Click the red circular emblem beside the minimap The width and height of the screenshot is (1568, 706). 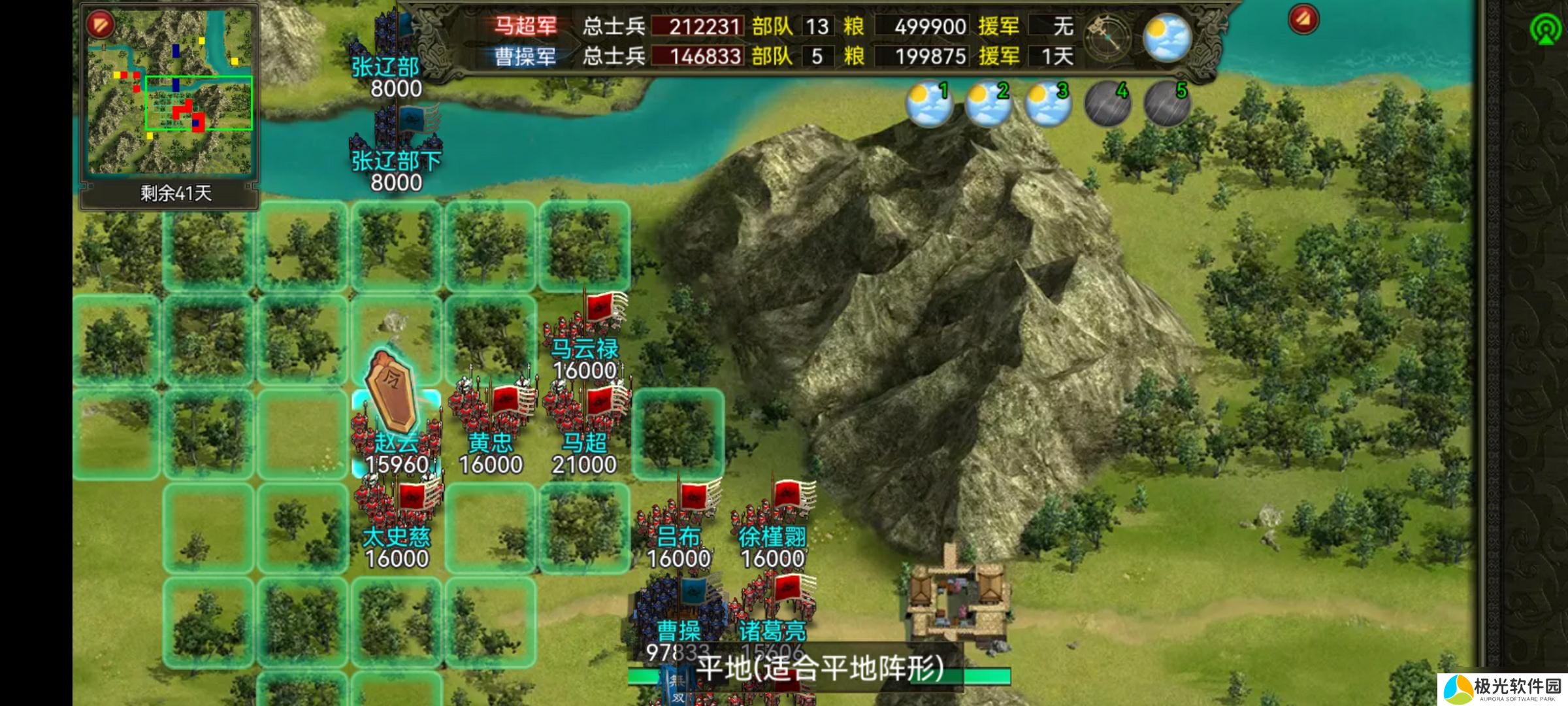pos(99,24)
